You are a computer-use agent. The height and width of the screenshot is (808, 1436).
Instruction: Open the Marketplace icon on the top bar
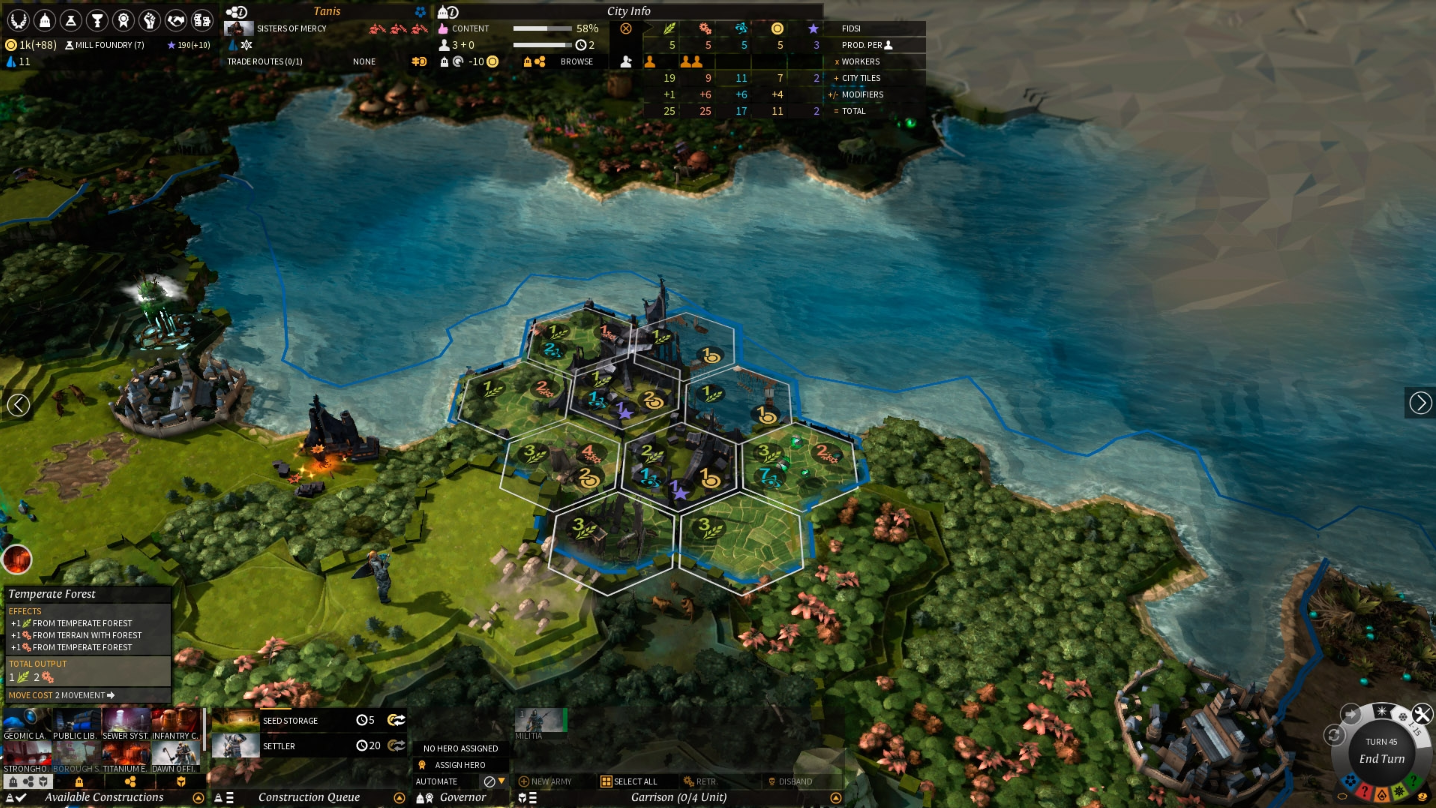coord(202,18)
